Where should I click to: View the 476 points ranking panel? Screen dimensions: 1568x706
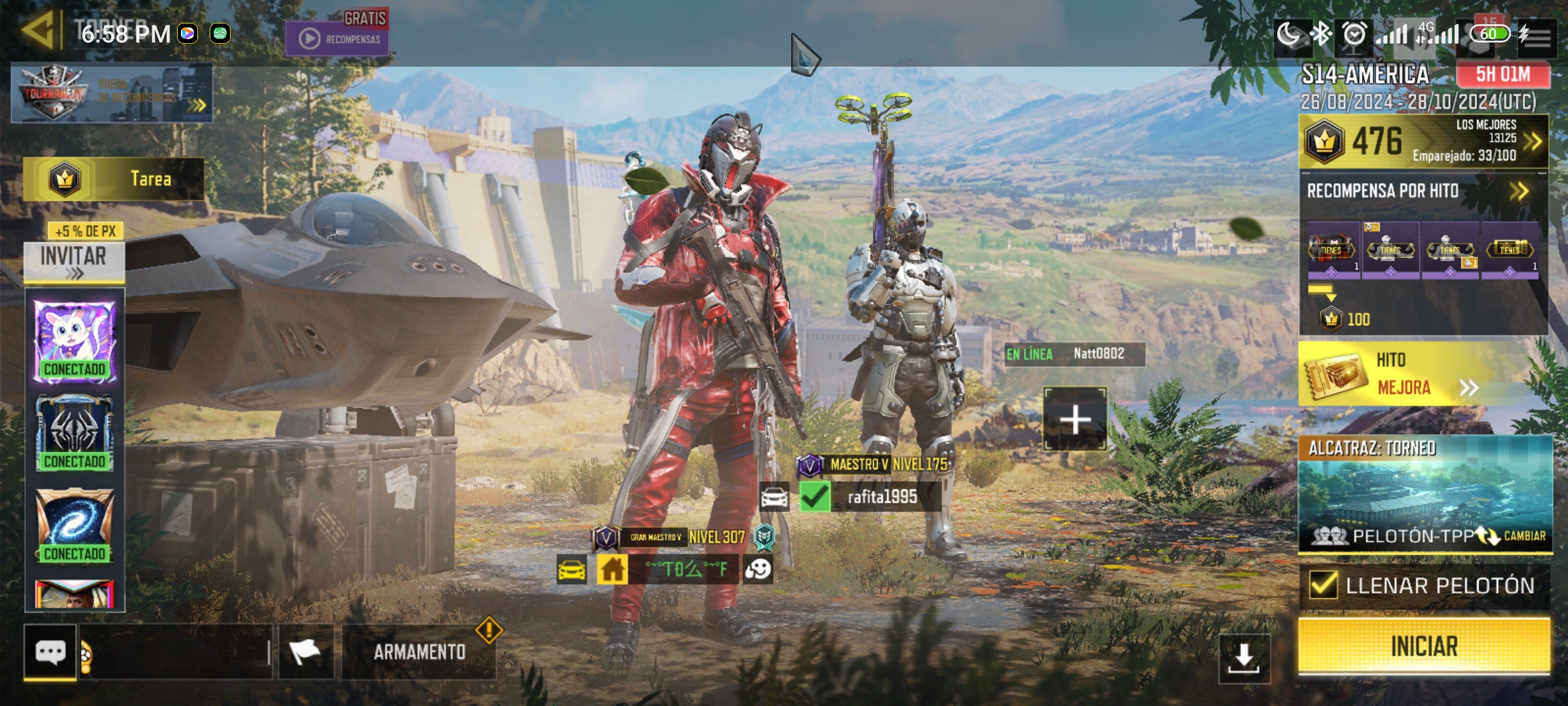pyautogui.click(x=1423, y=141)
